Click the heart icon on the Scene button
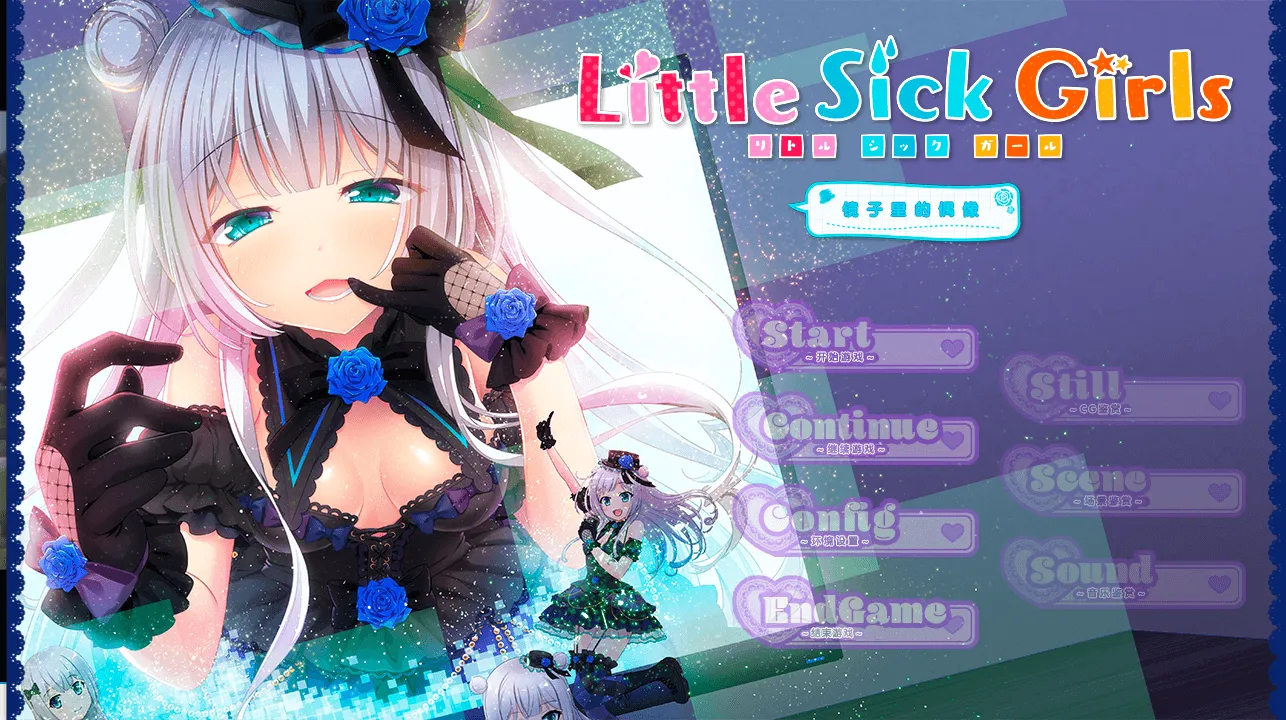 1219,490
